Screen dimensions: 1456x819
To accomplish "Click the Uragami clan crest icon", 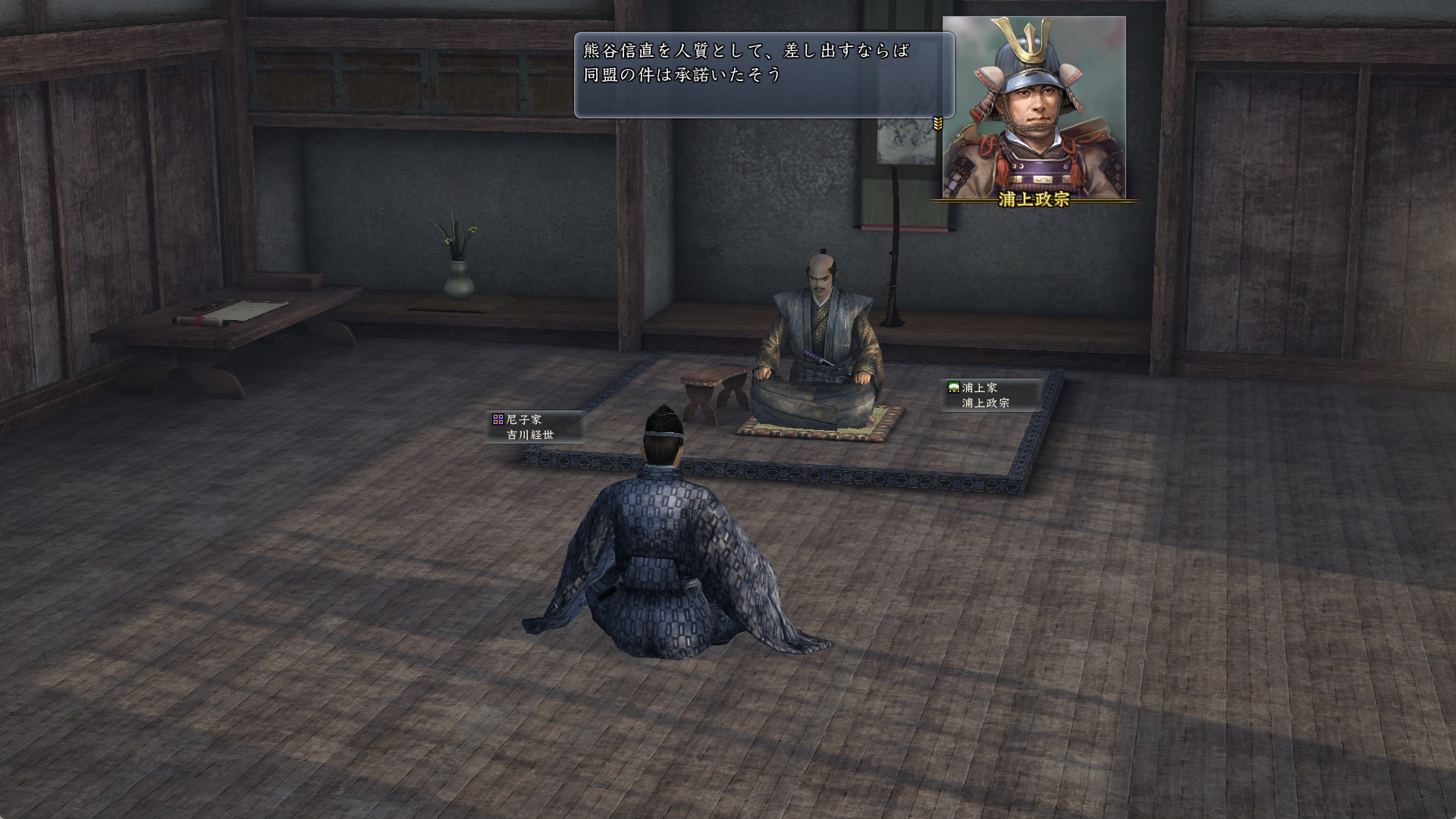I will [952, 387].
